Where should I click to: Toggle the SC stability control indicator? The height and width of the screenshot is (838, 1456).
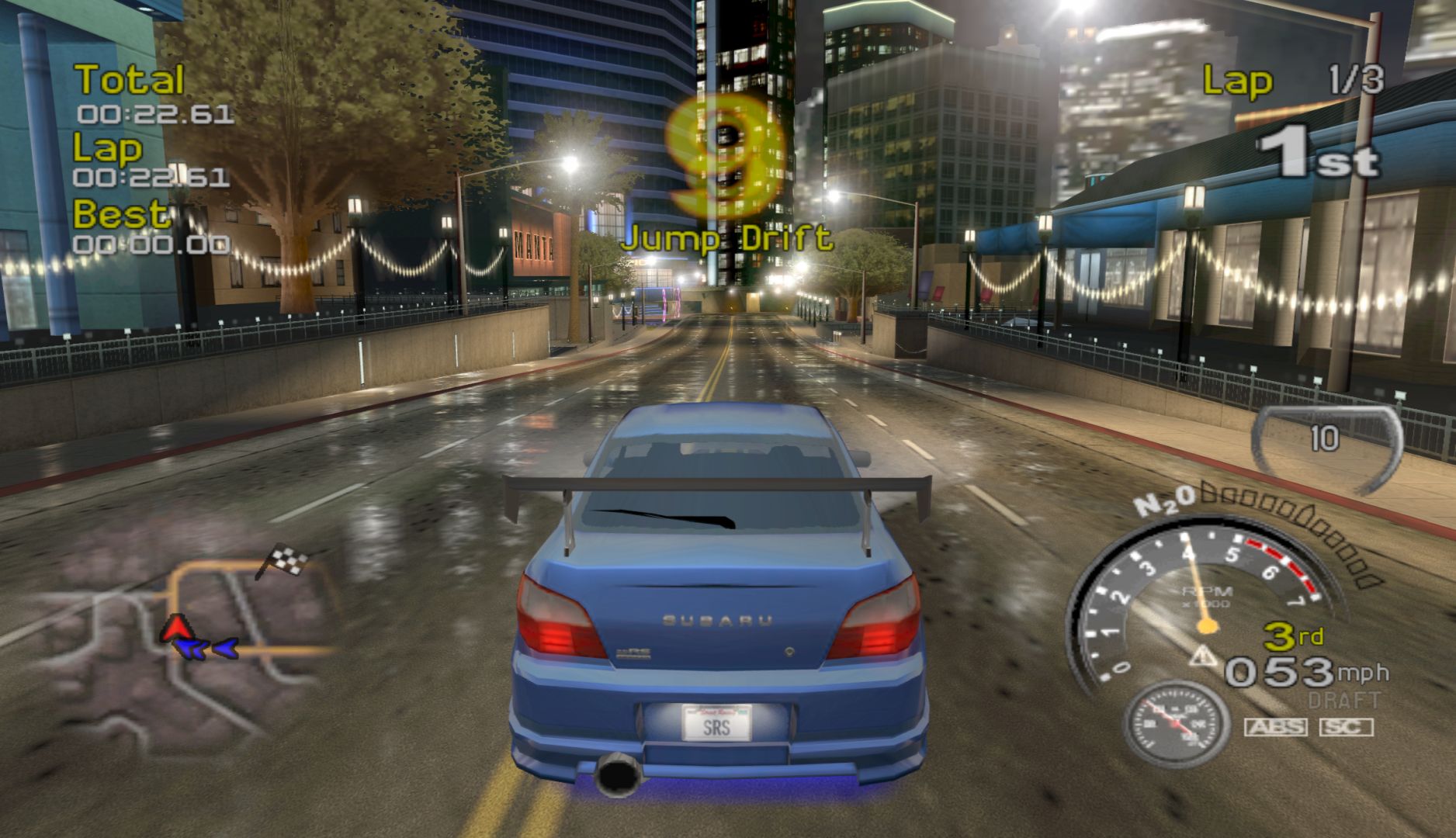[1346, 727]
